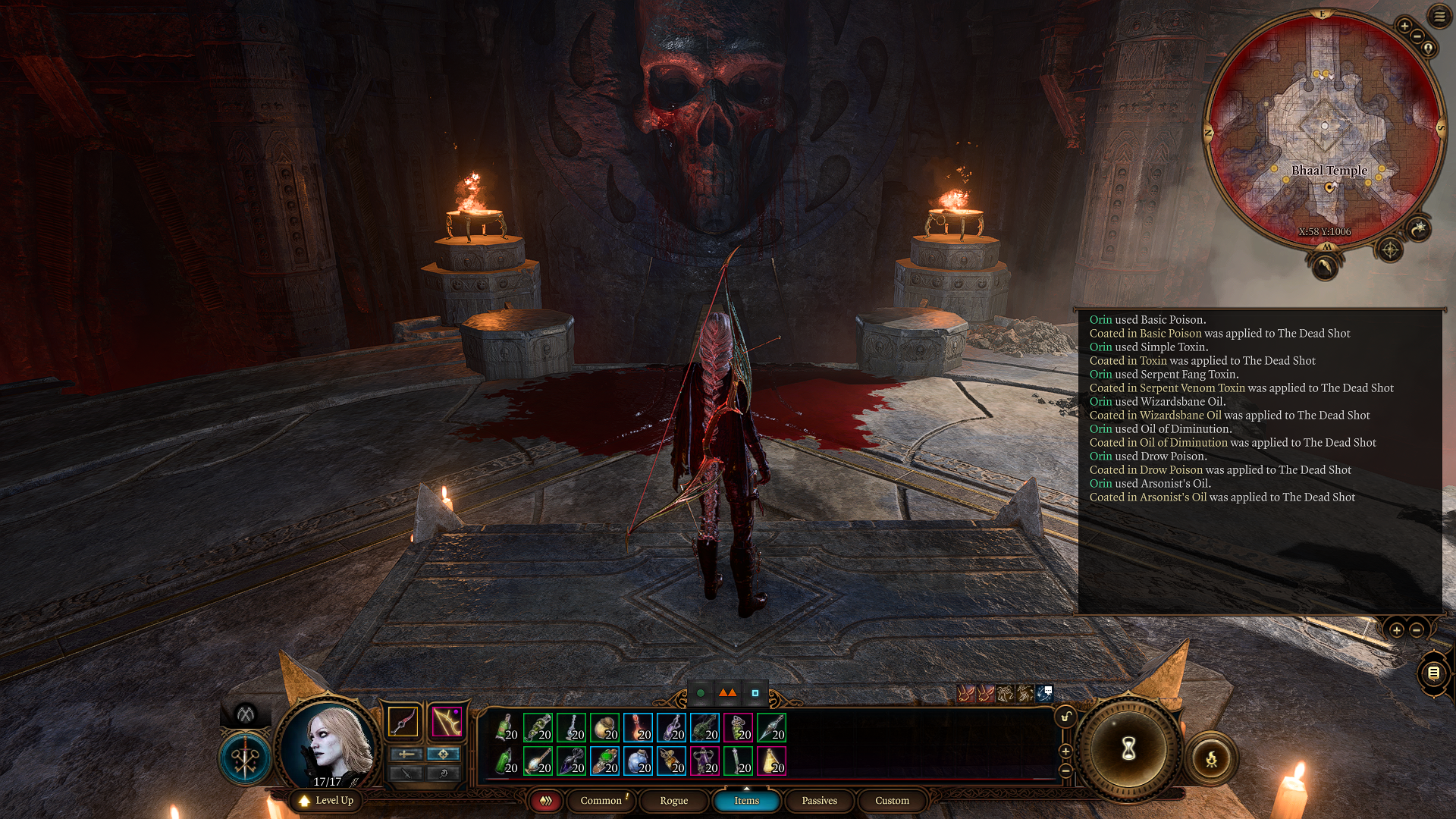This screenshot has height=819, width=1456.
Task: Open Orin's character portrait
Action: tap(331, 743)
